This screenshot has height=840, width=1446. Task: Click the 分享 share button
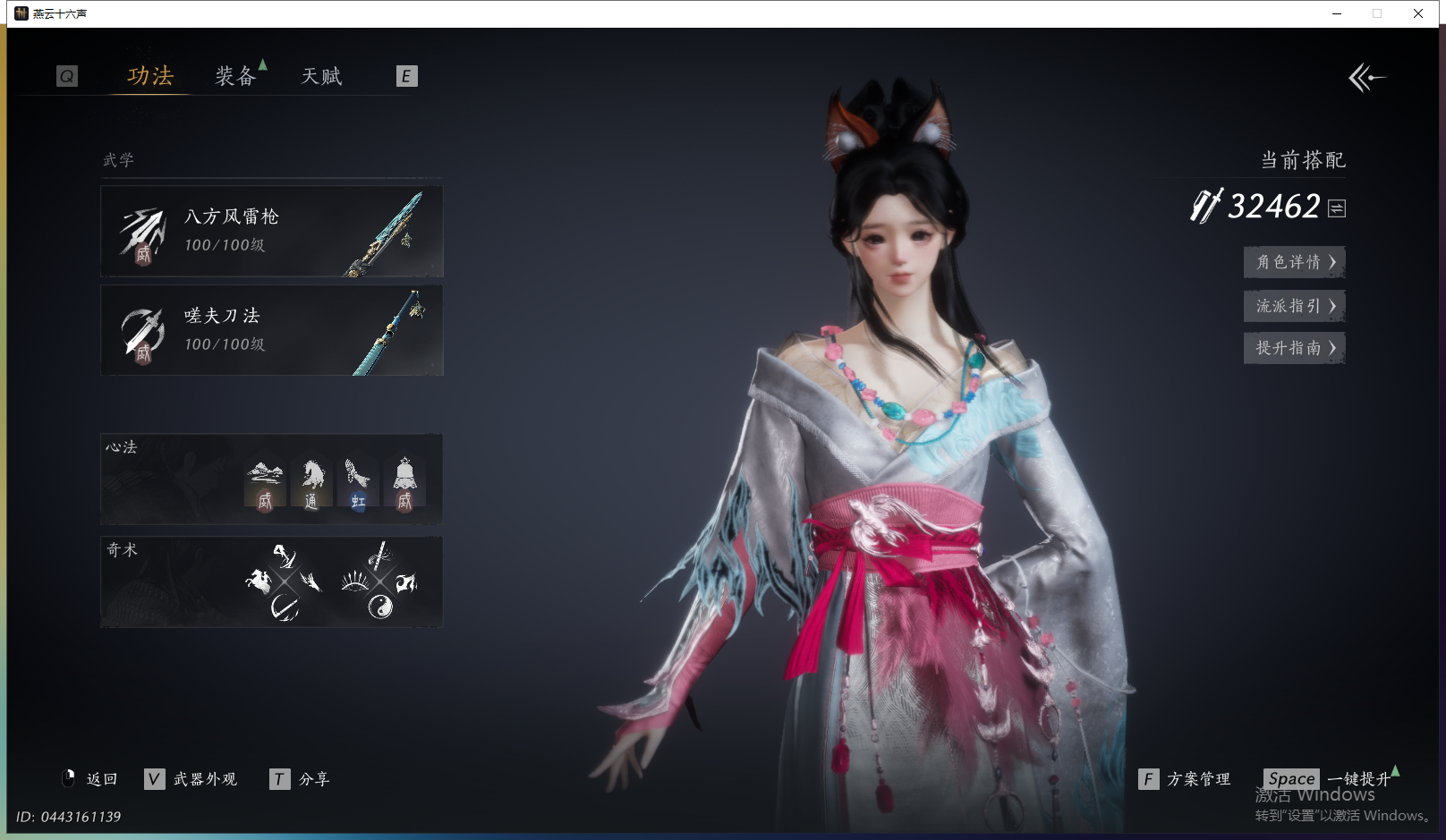click(x=301, y=779)
